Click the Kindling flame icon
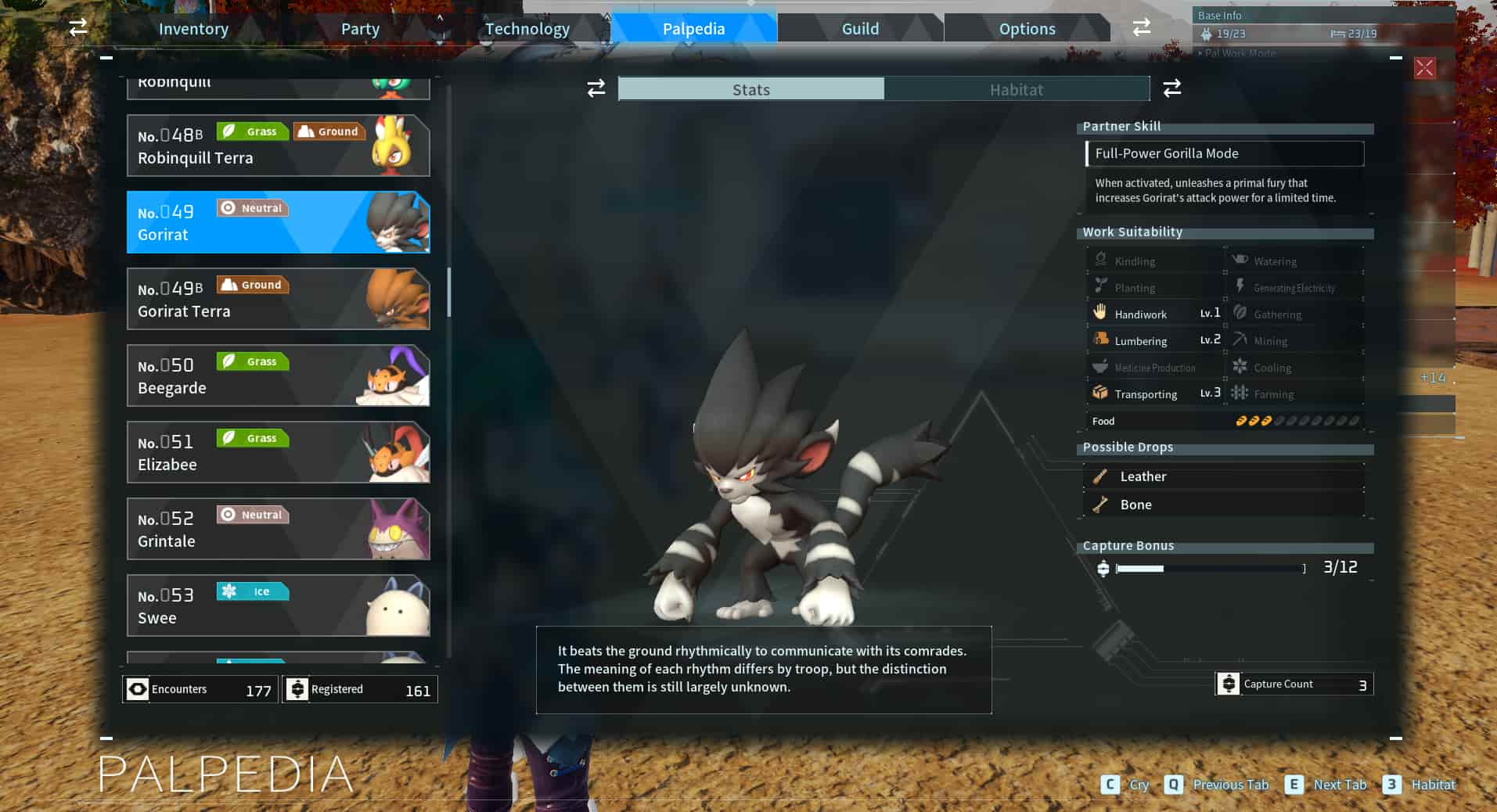The width and height of the screenshot is (1497, 812). tap(1099, 258)
